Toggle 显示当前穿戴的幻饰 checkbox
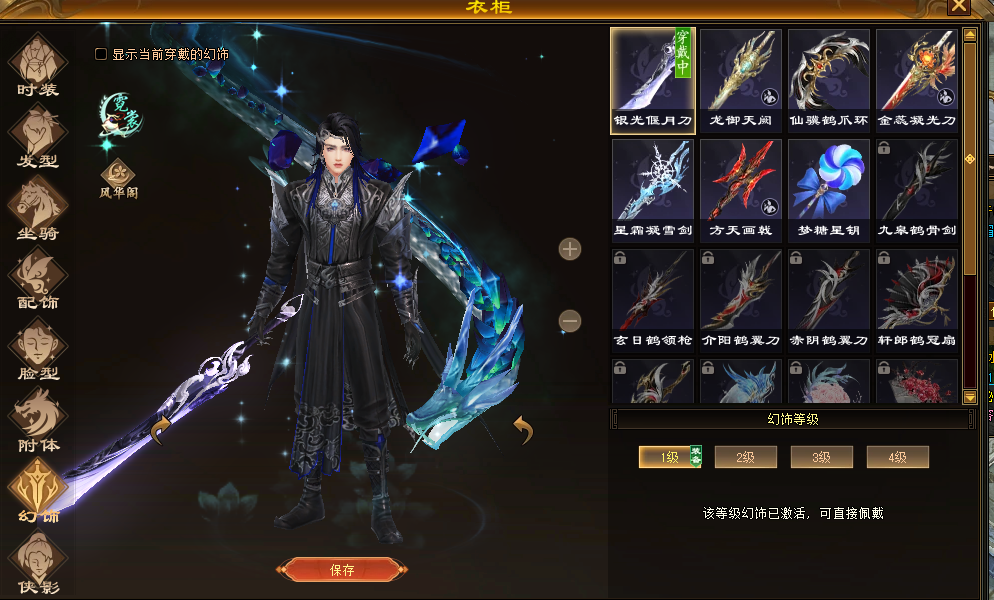 [101, 54]
